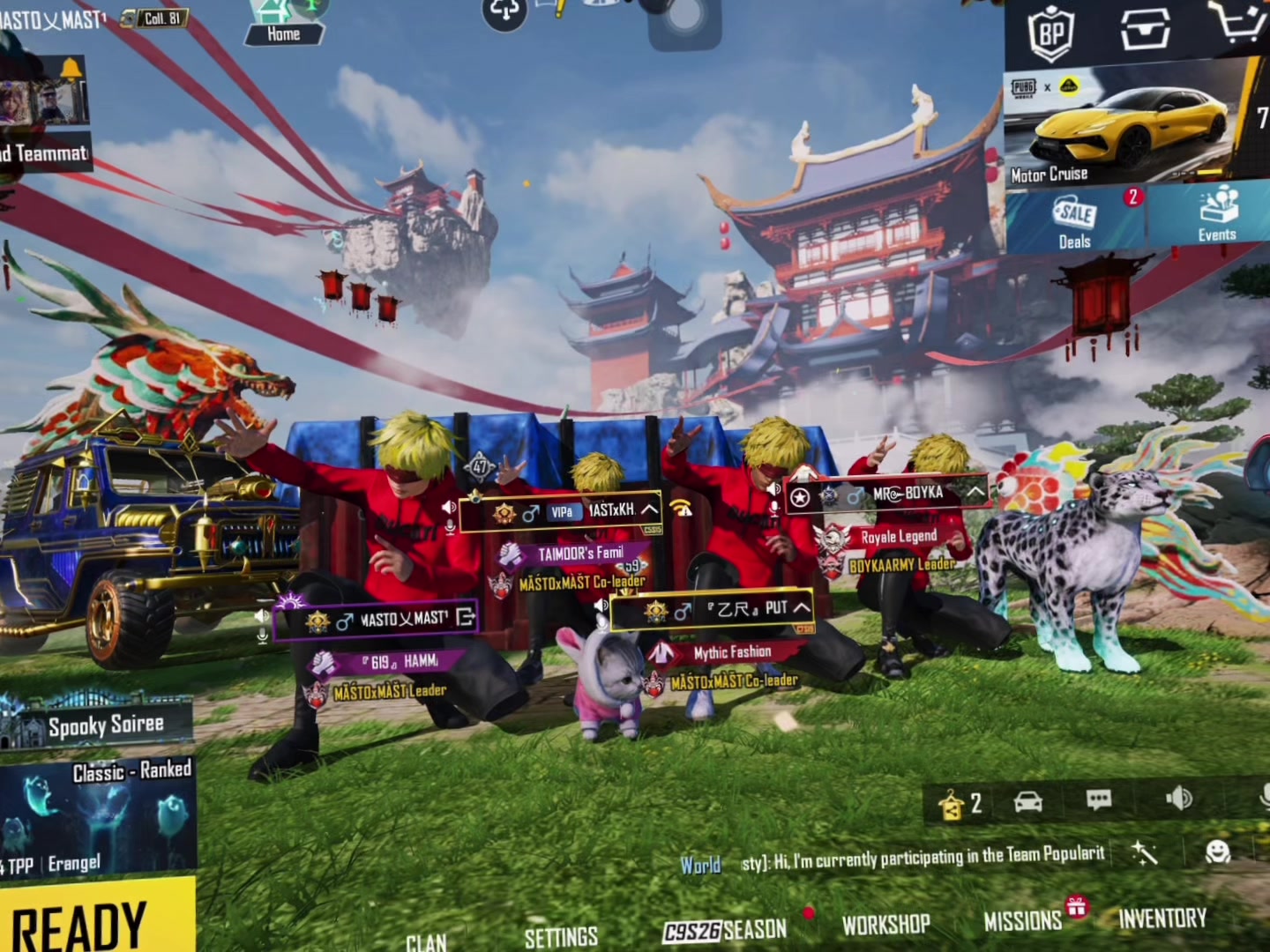Open the Clan menu
Screen dimensions: 1270x952
[x=426, y=941]
